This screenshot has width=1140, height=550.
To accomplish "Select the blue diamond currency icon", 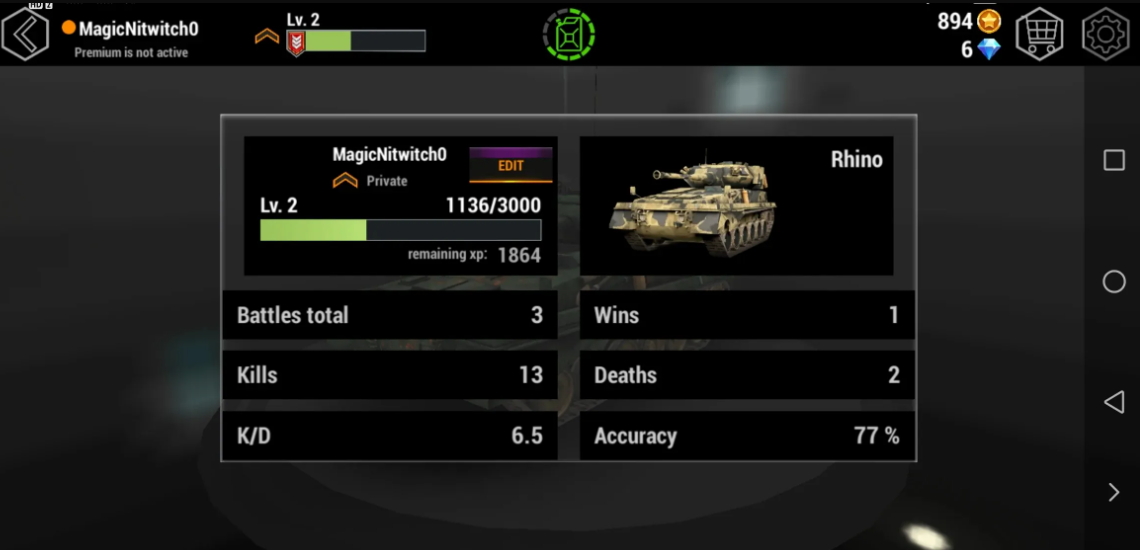I will 989,49.
